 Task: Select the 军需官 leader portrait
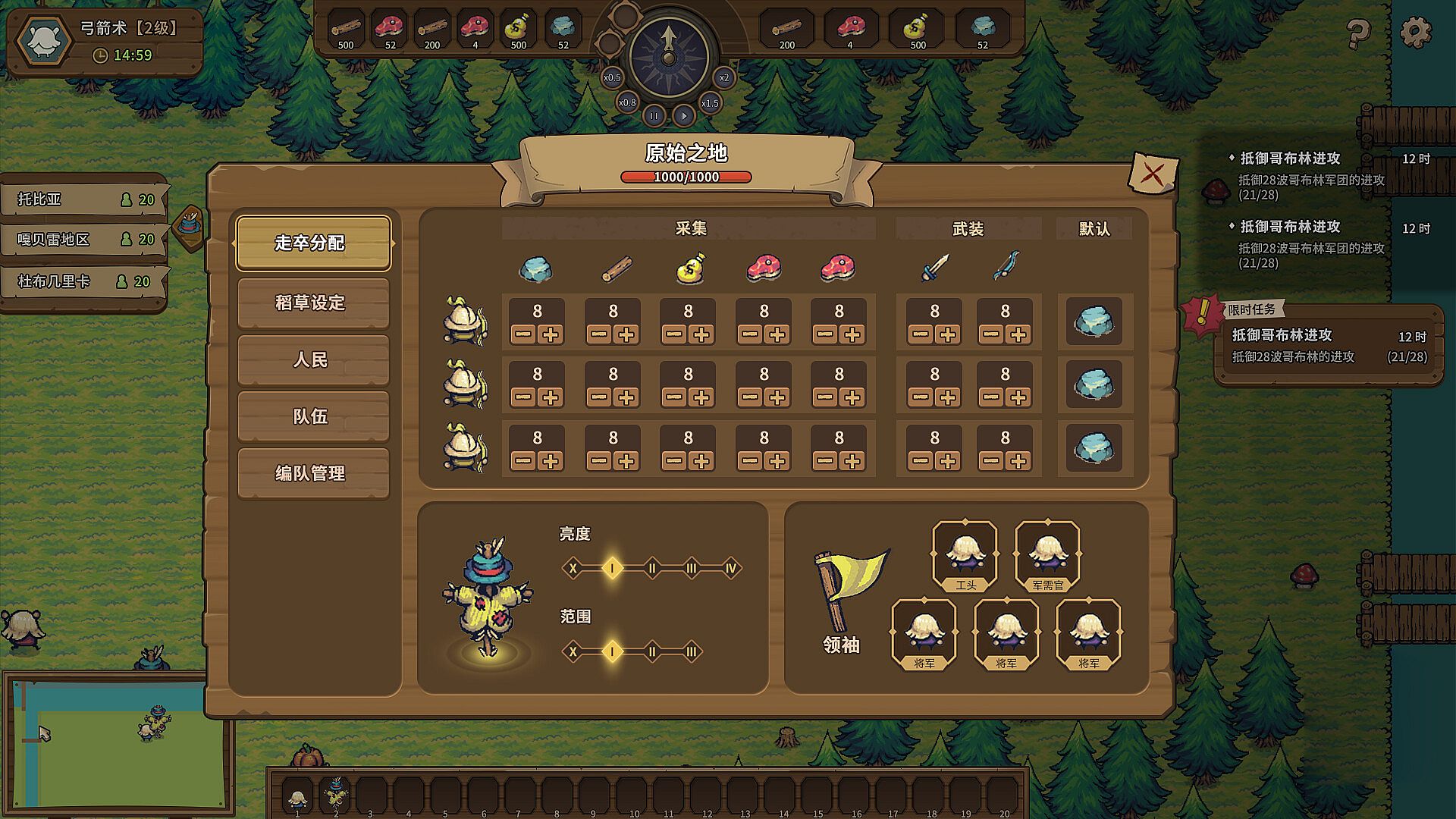pos(1047,554)
